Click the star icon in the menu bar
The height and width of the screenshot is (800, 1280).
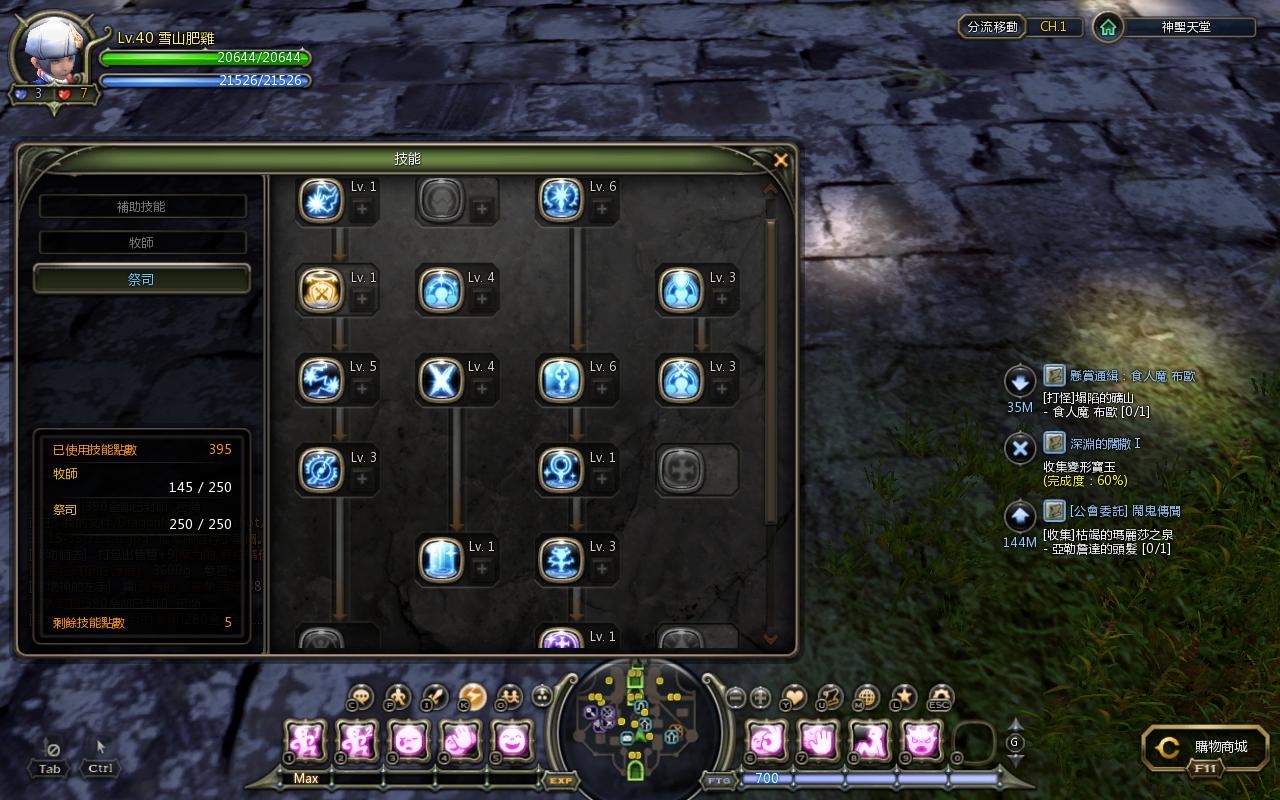[904, 697]
